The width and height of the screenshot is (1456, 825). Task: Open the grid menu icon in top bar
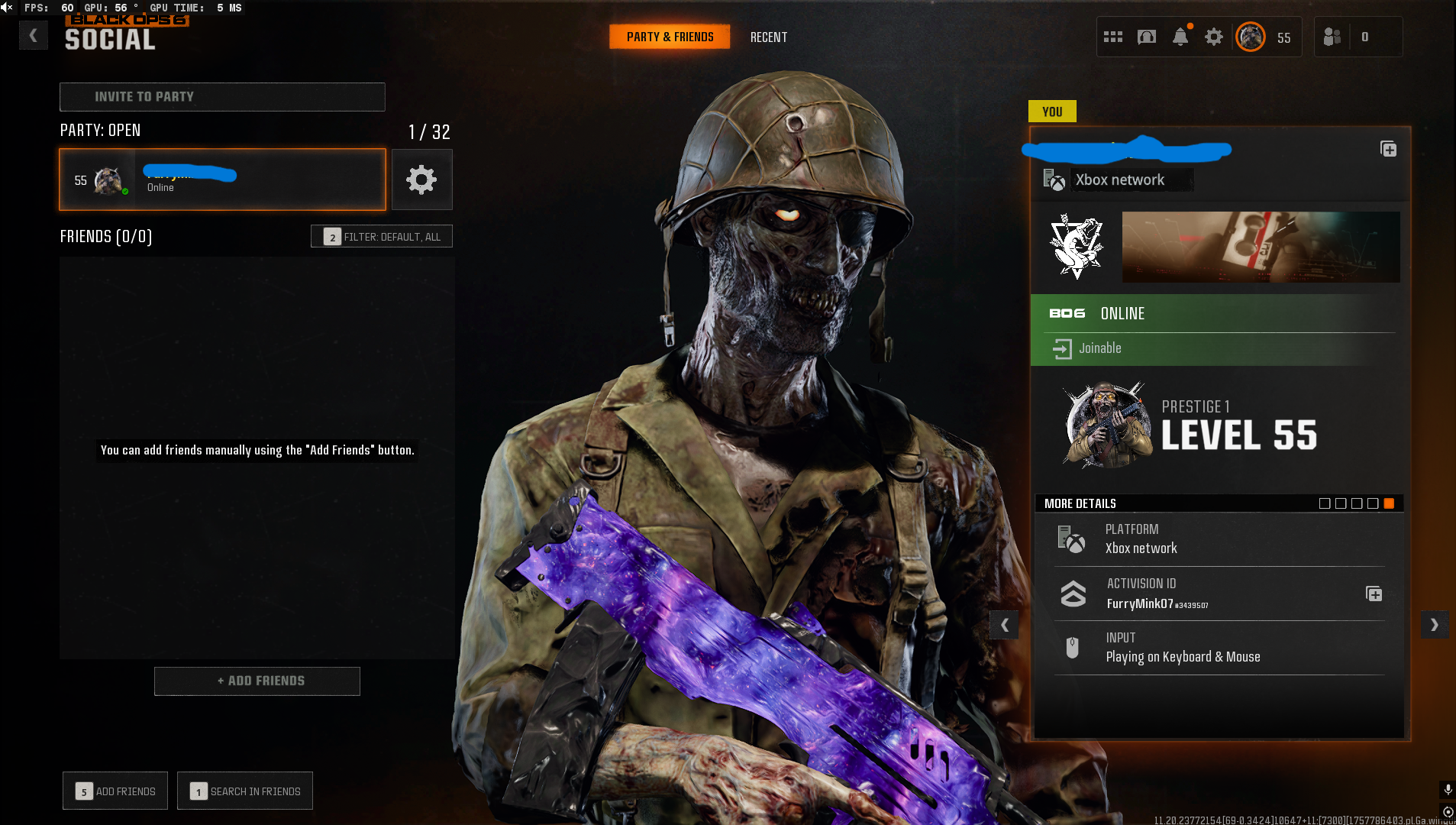click(1112, 37)
